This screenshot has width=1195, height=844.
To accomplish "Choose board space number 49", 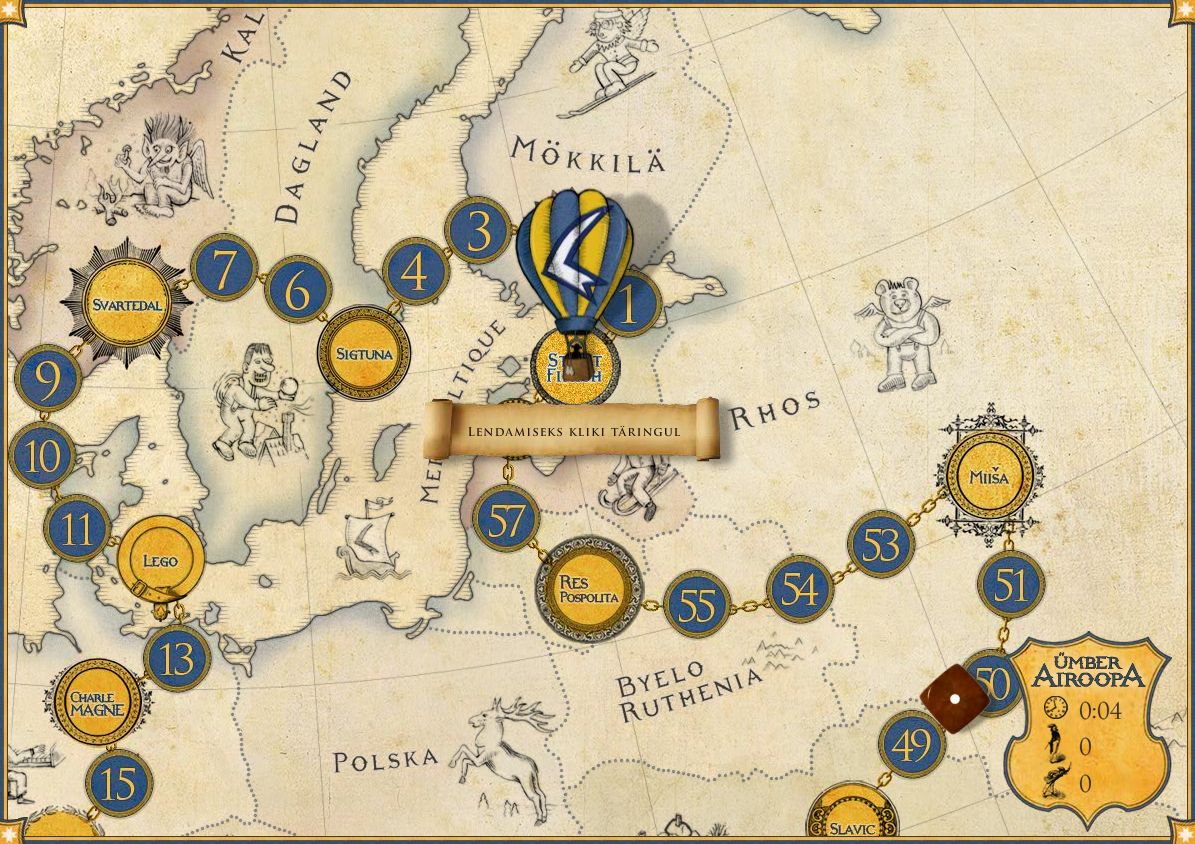I will 912,745.
